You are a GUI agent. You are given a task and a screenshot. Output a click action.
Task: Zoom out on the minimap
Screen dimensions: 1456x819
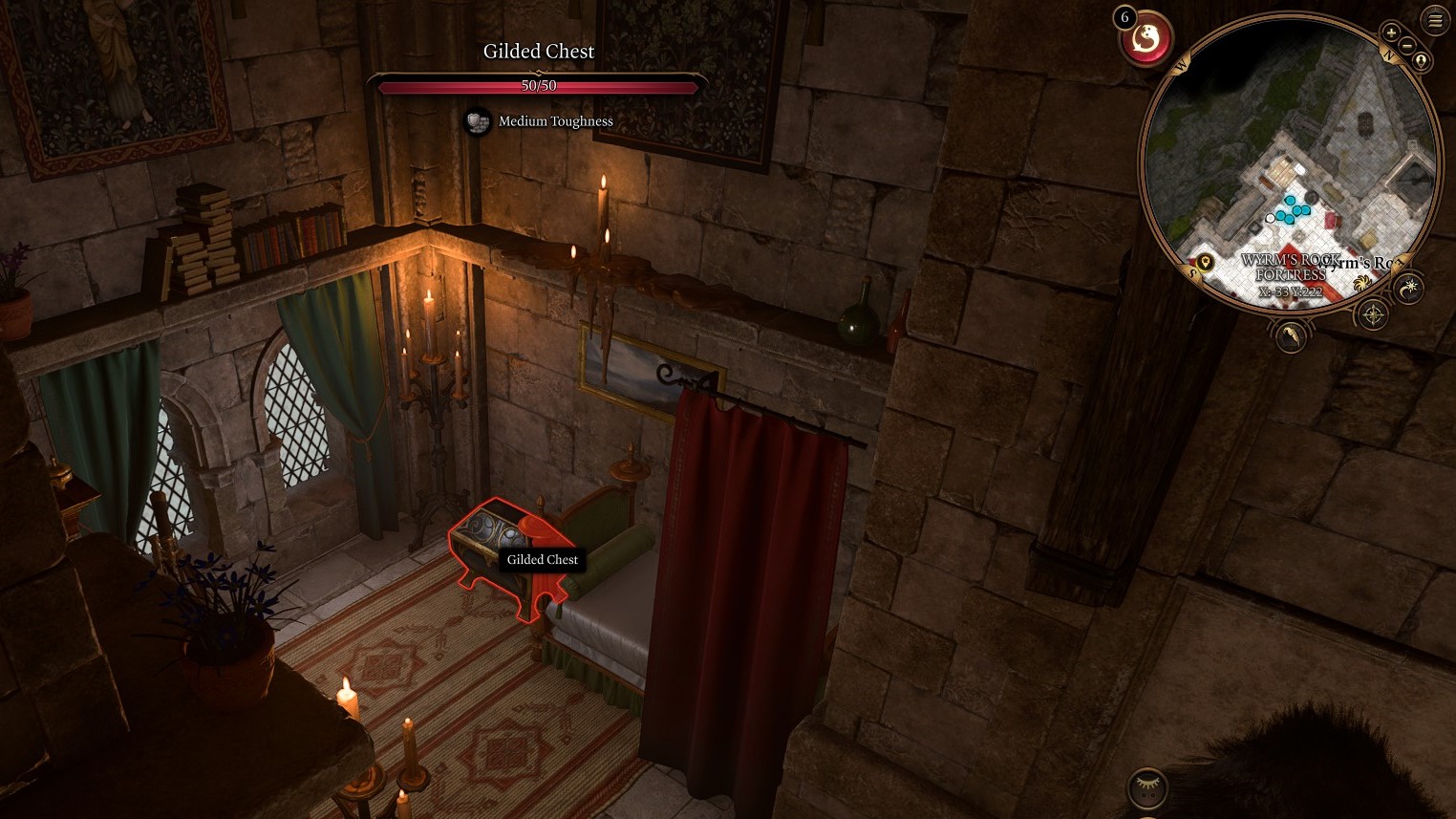tap(1406, 46)
